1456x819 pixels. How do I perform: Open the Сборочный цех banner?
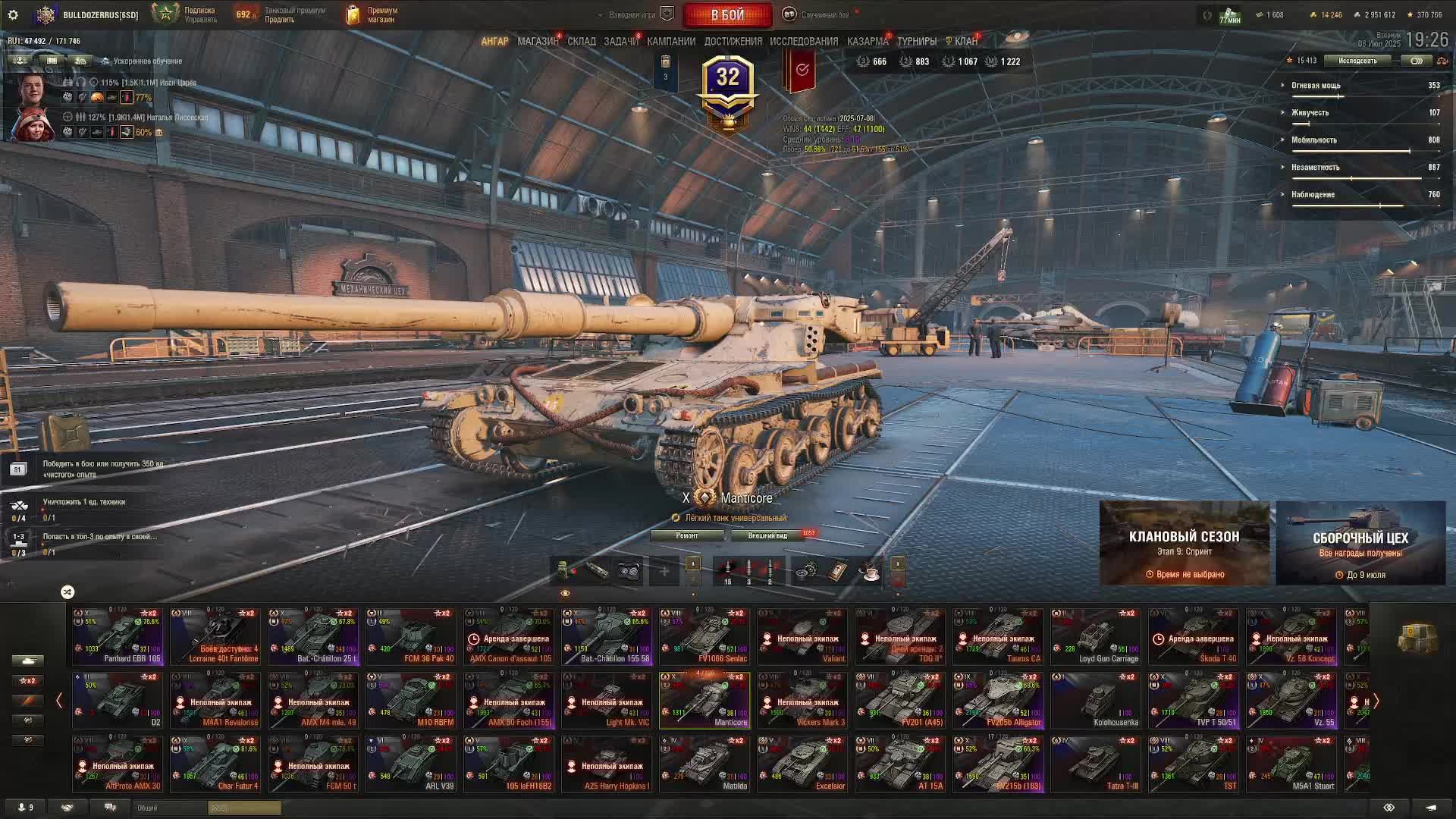1360,543
